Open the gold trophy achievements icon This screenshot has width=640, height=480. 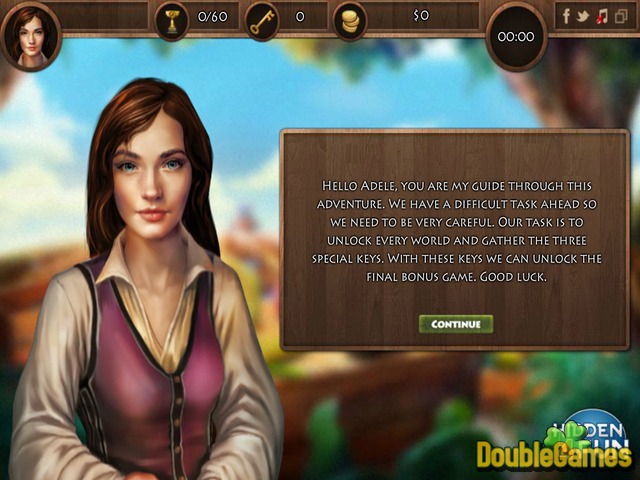[172, 19]
